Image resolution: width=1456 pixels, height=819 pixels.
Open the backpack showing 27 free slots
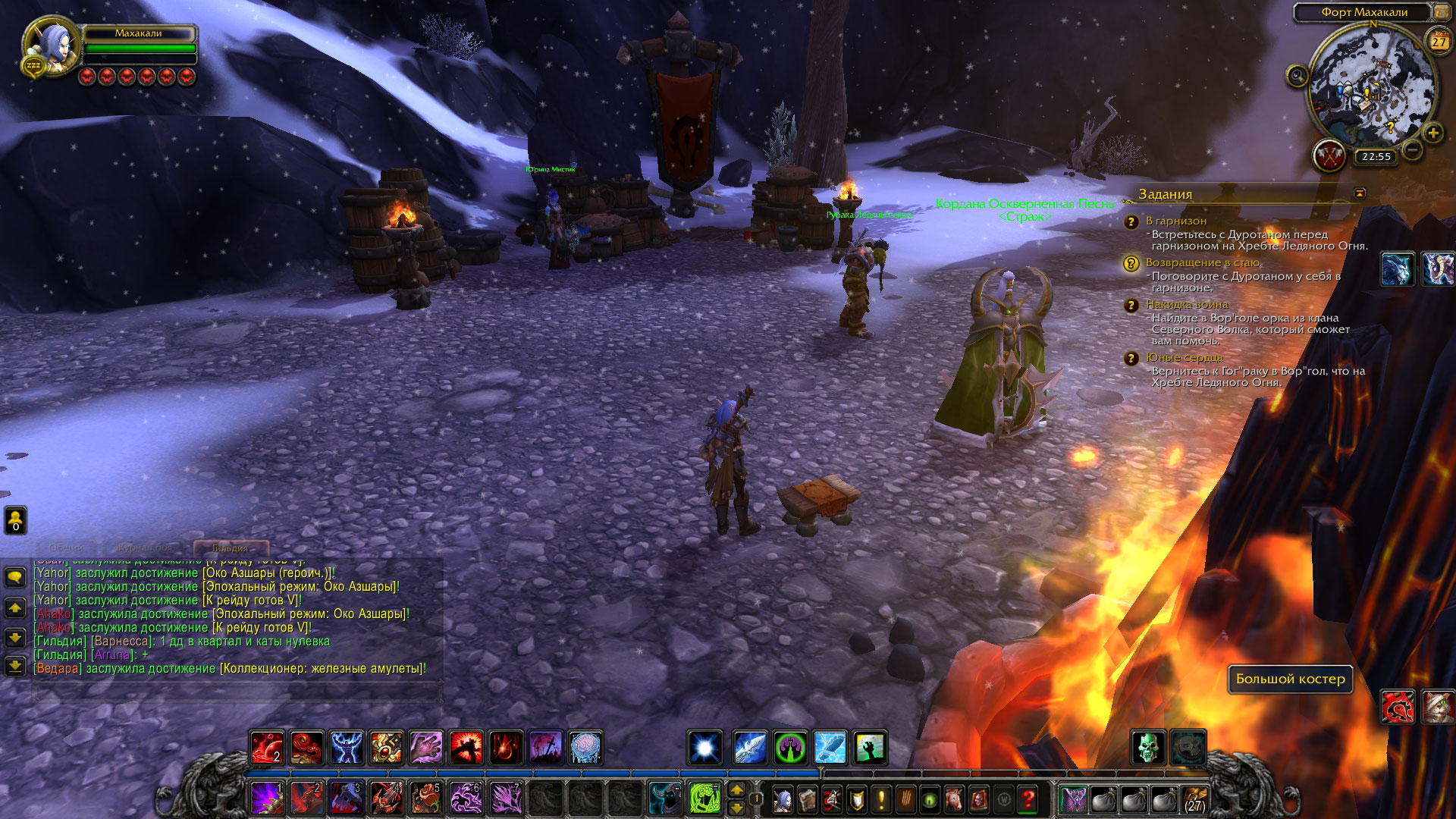(1195, 799)
